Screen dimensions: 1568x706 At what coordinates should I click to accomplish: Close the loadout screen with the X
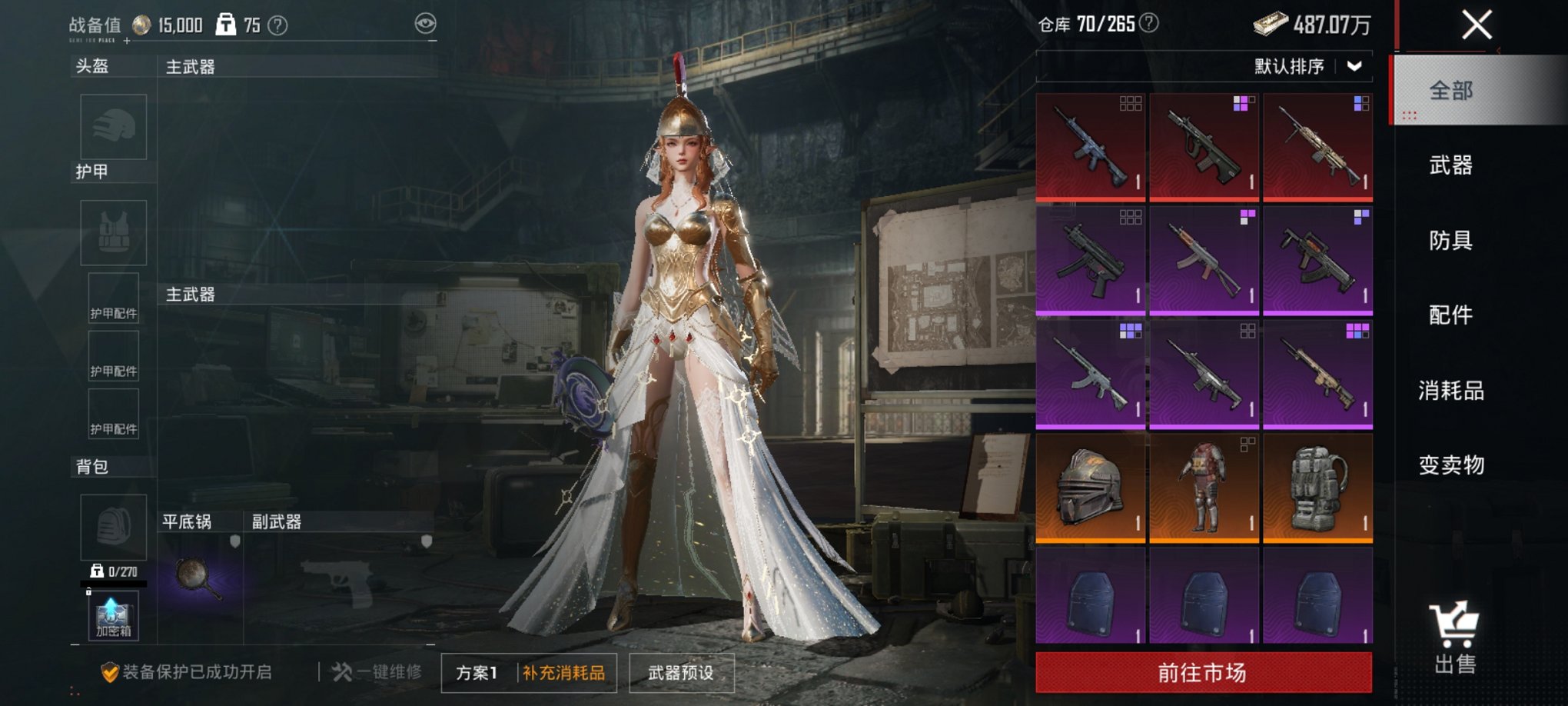point(1477,25)
